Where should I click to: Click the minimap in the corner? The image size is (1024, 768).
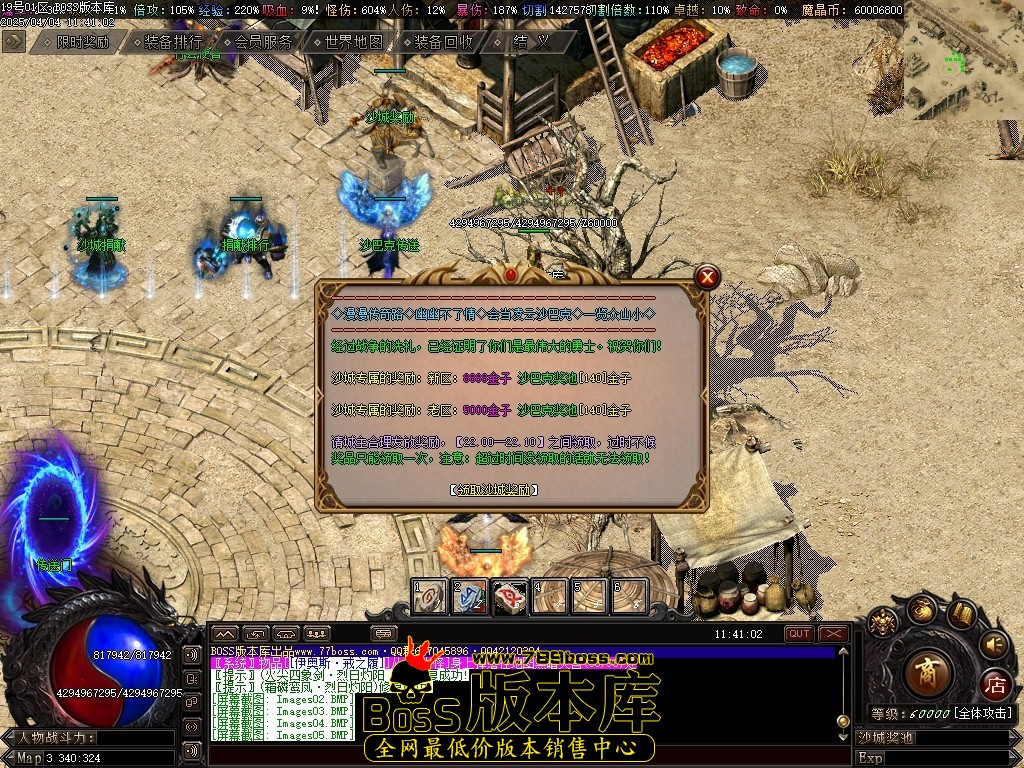(963, 60)
